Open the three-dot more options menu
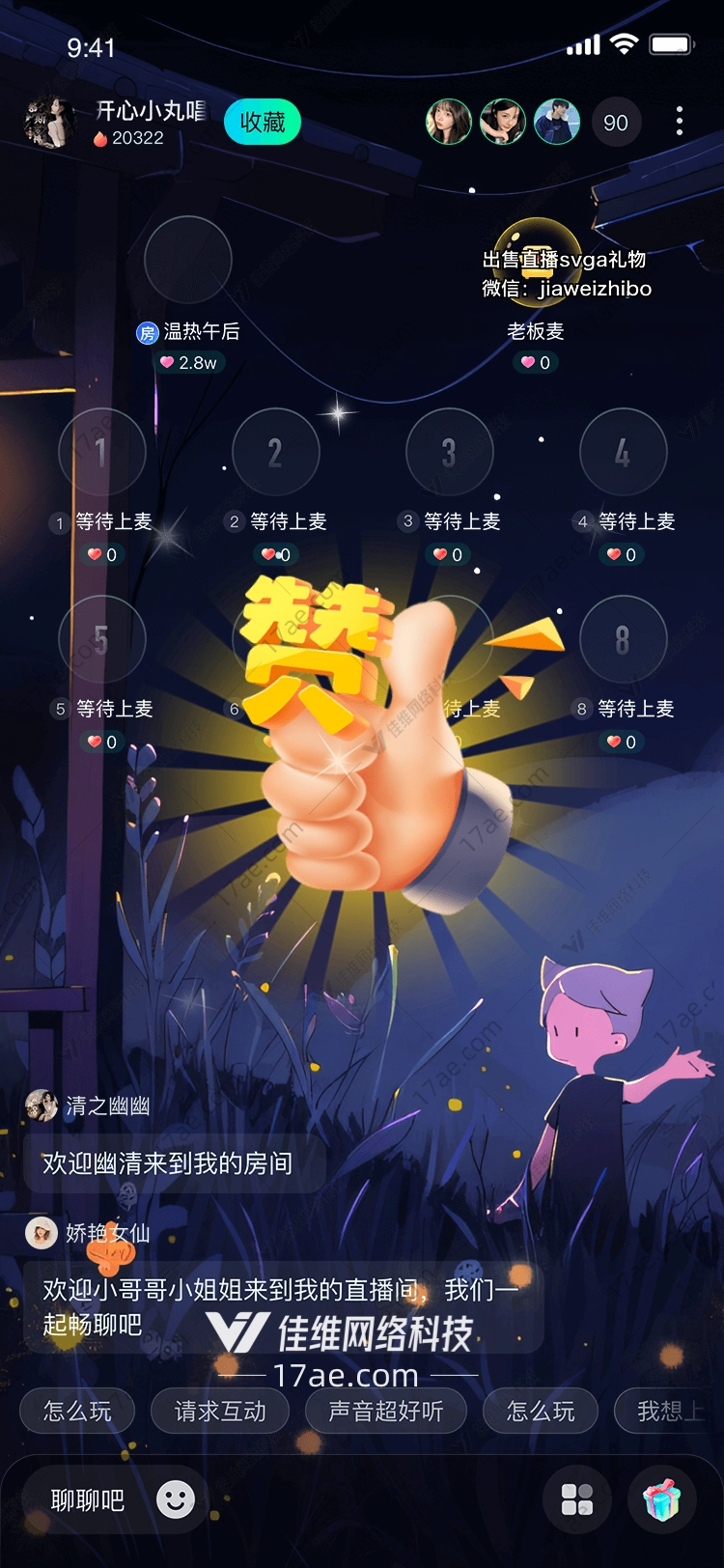Viewport: 724px width, 1568px height. coord(680,121)
